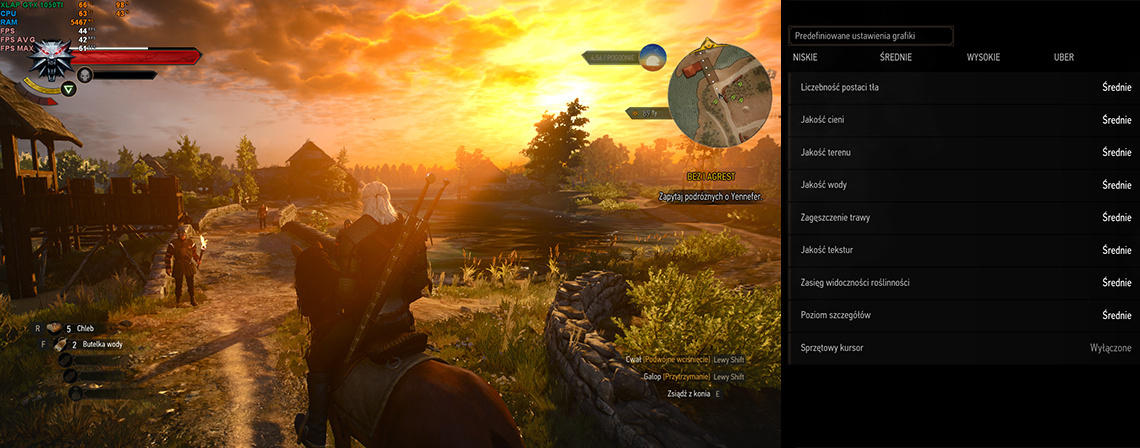Screen dimensions: 1140x448
Task: Click the Zapytaj podróżnych o Yennefer objective
Action: [x=710, y=197]
